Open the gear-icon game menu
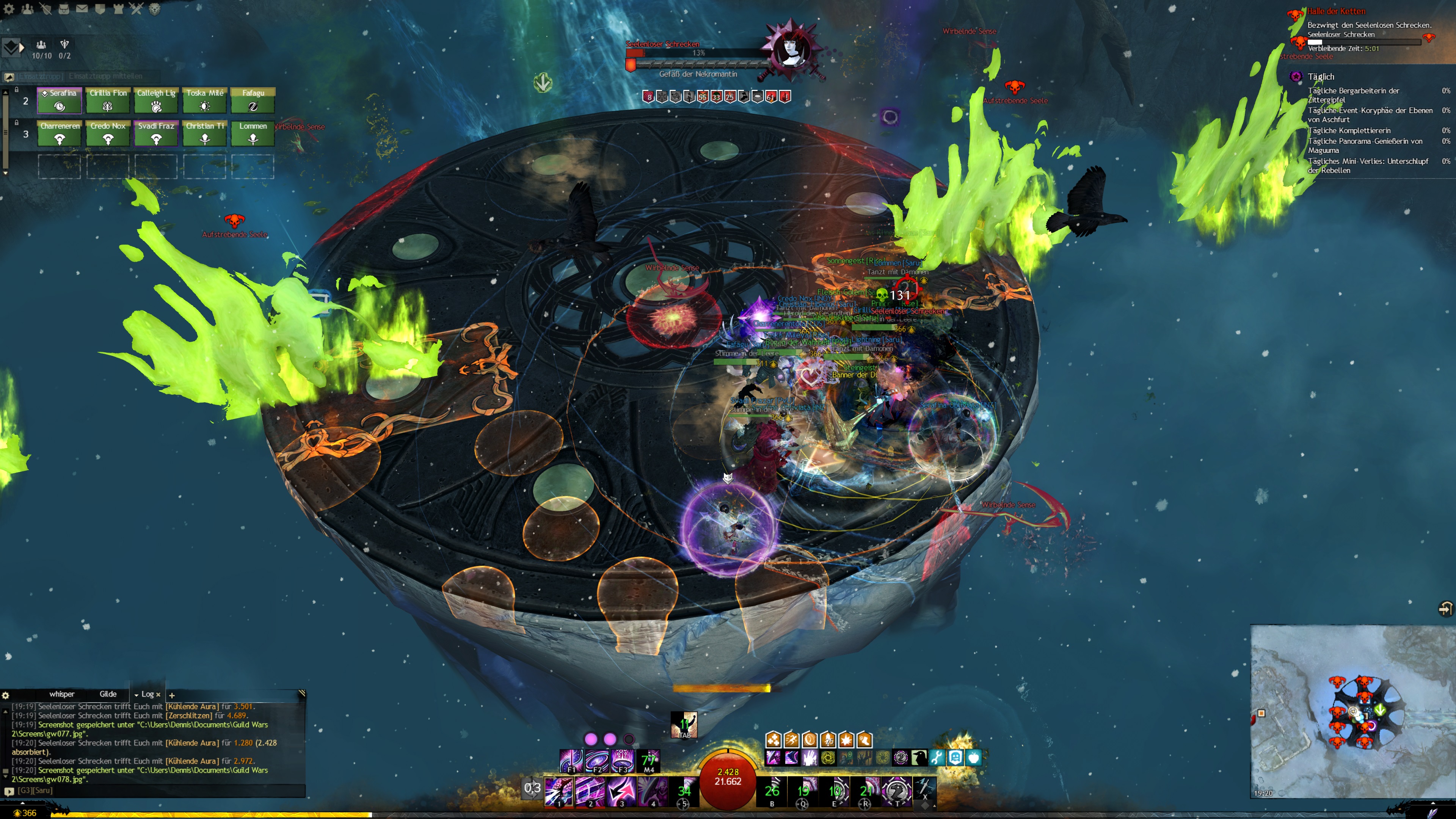 (9, 9)
